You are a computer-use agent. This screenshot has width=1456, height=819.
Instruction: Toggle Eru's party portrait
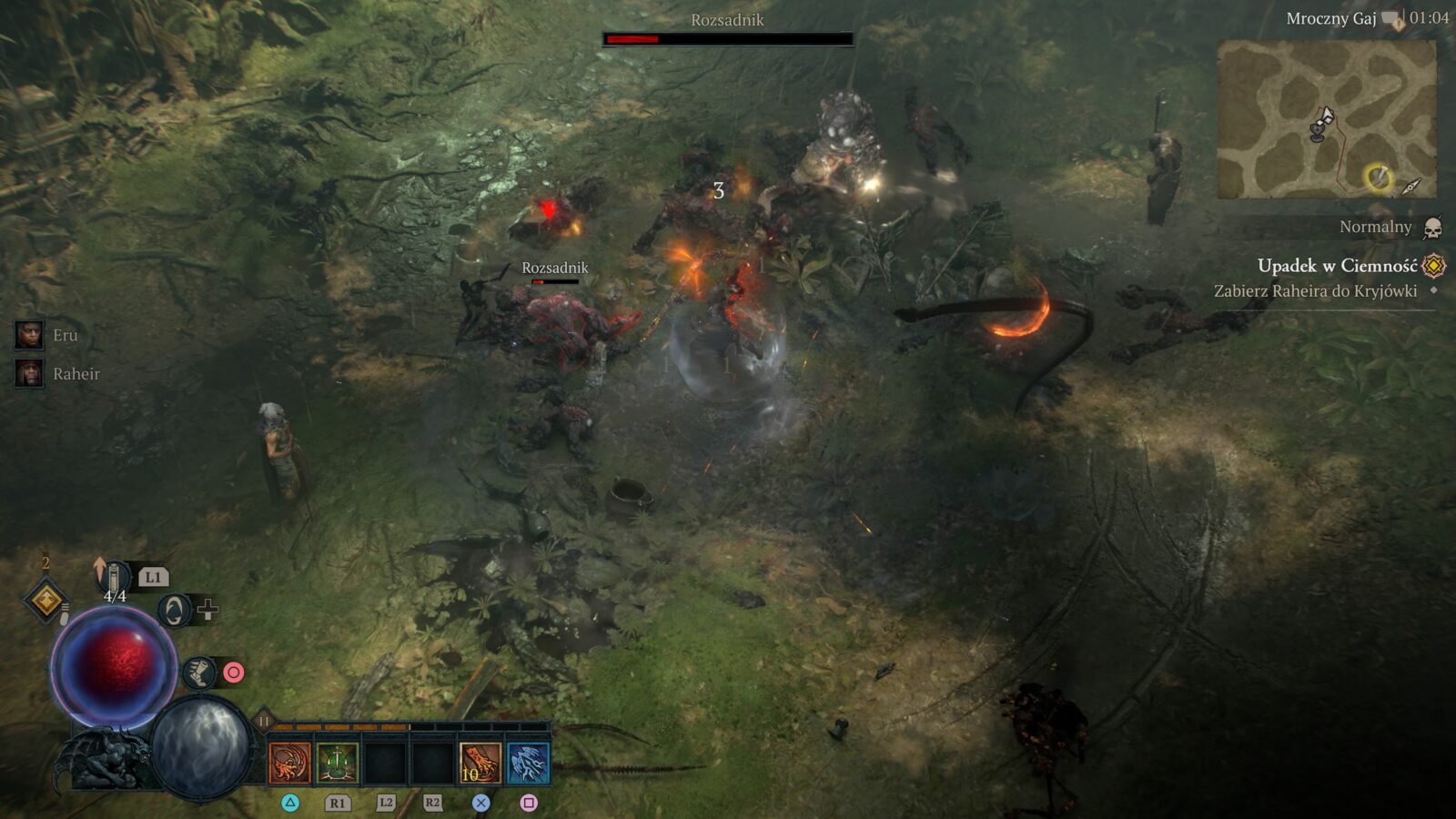[29, 334]
